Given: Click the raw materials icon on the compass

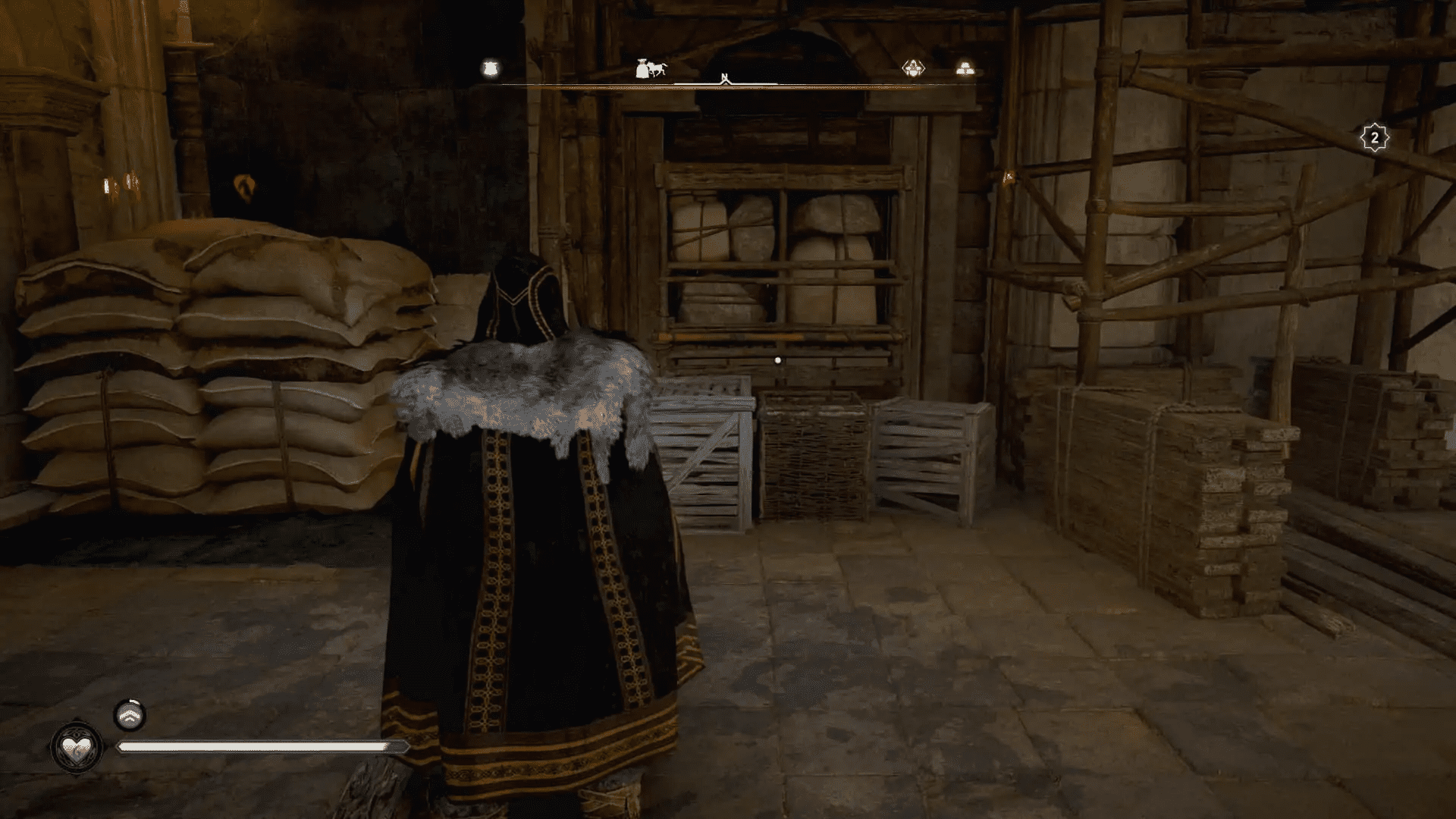Looking at the screenshot, I should click(x=912, y=68).
